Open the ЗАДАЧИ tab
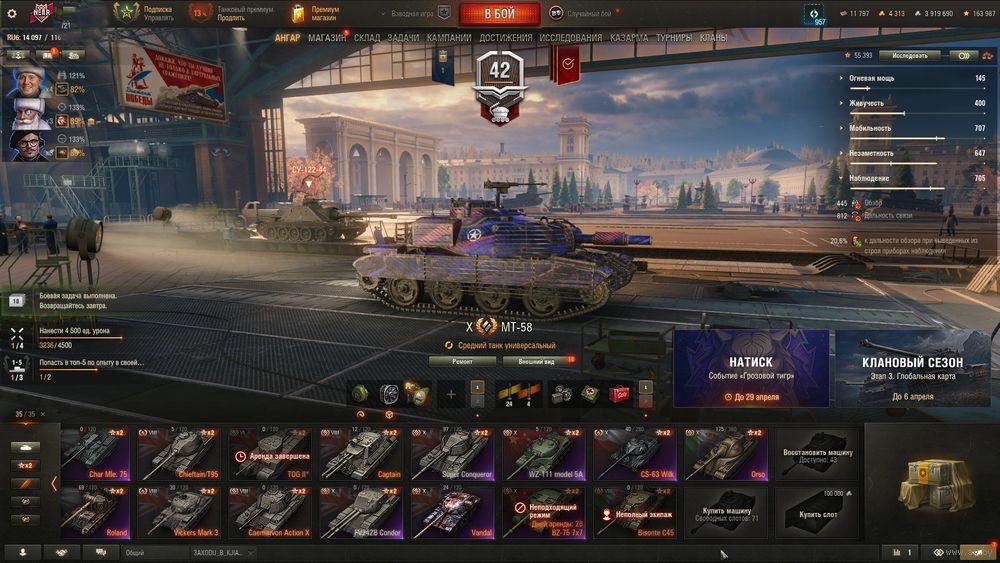The image size is (1000, 563). [x=404, y=38]
